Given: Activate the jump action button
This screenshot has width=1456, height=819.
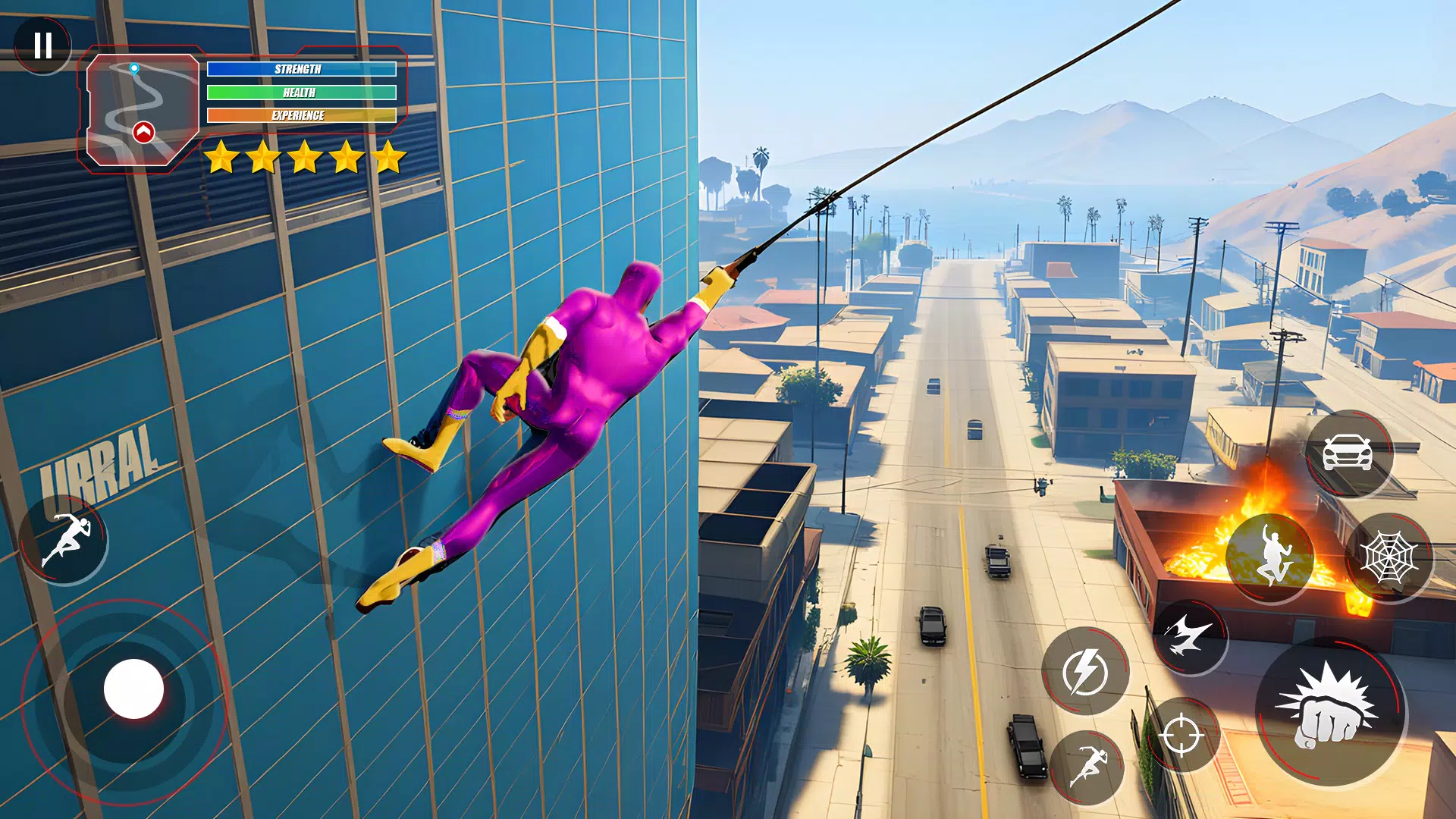Looking at the screenshot, I should click(1270, 557).
